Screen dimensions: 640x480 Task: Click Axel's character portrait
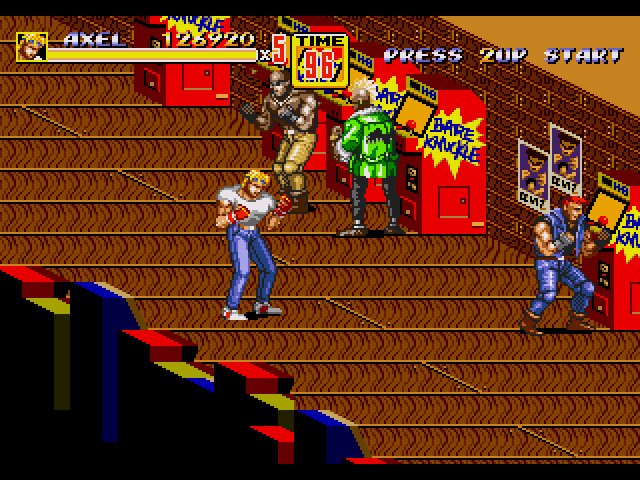[31, 47]
